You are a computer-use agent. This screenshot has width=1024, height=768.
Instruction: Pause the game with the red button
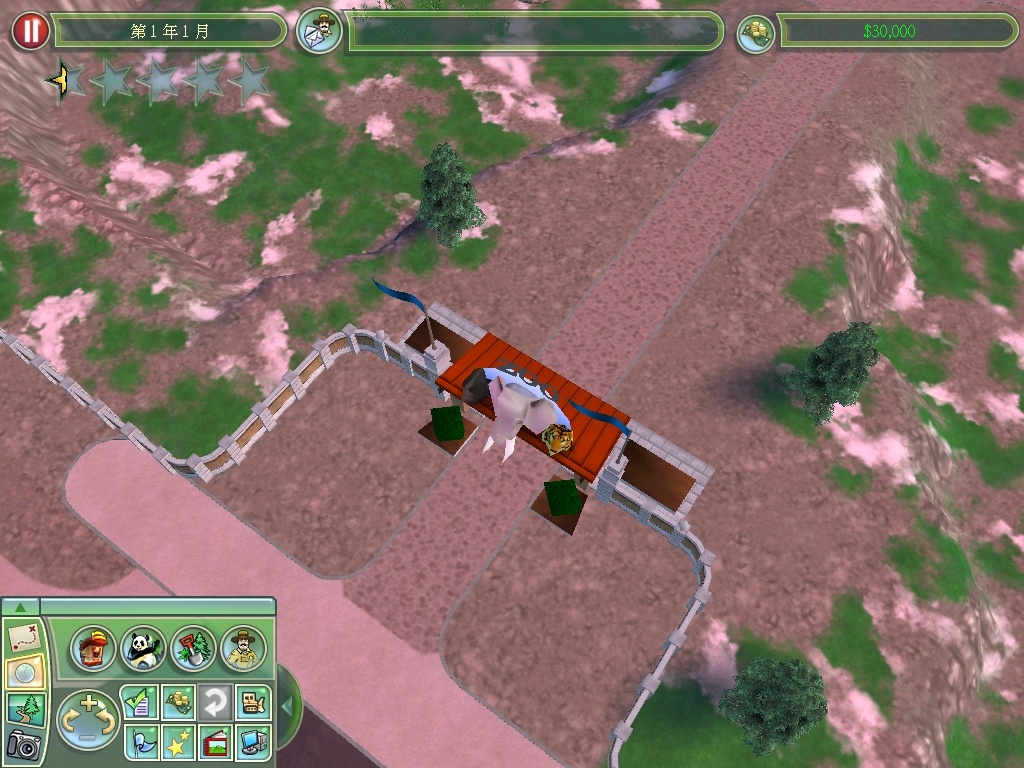click(x=31, y=31)
